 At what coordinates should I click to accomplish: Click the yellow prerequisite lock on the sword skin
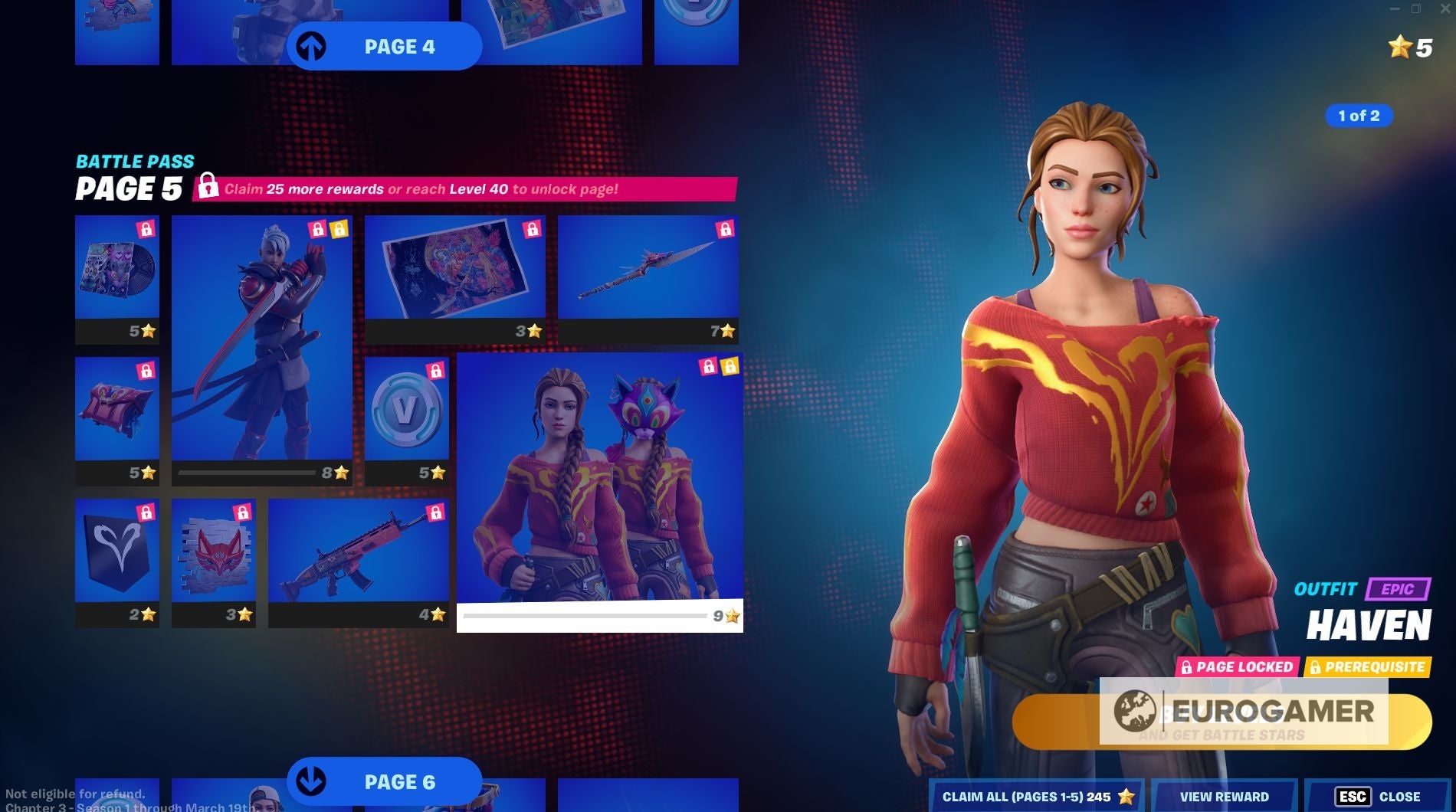click(x=338, y=229)
